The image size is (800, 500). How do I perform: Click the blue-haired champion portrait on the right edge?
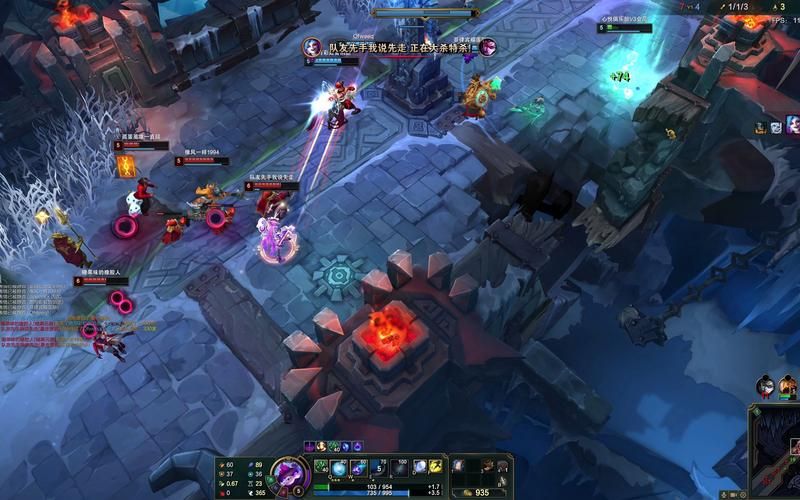793,126
